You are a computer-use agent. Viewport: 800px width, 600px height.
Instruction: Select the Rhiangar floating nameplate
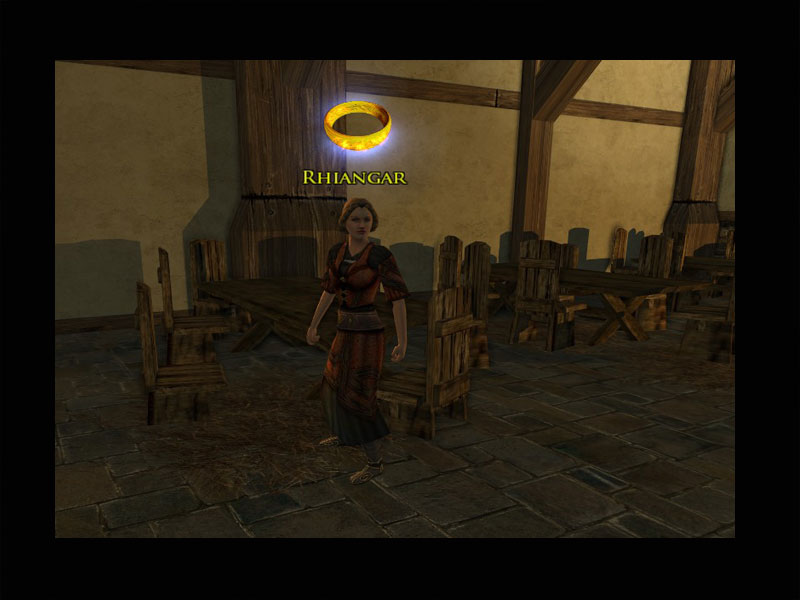354,178
